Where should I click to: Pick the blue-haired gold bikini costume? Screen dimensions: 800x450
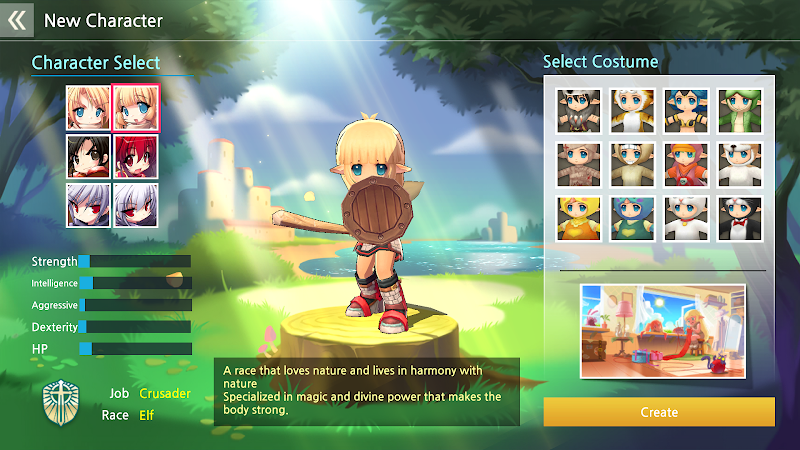pyautogui.click(x=686, y=110)
